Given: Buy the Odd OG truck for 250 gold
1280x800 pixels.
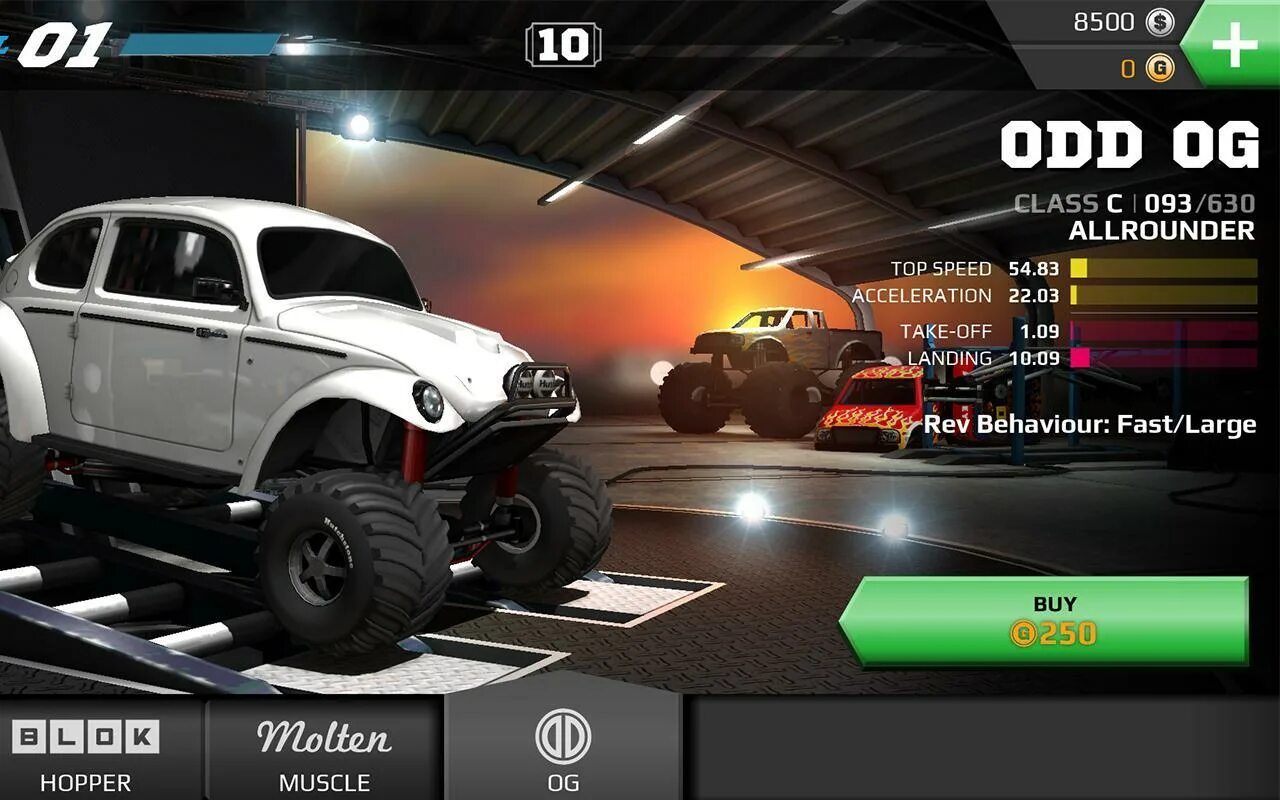Looking at the screenshot, I should pyautogui.click(x=1044, y=620).
